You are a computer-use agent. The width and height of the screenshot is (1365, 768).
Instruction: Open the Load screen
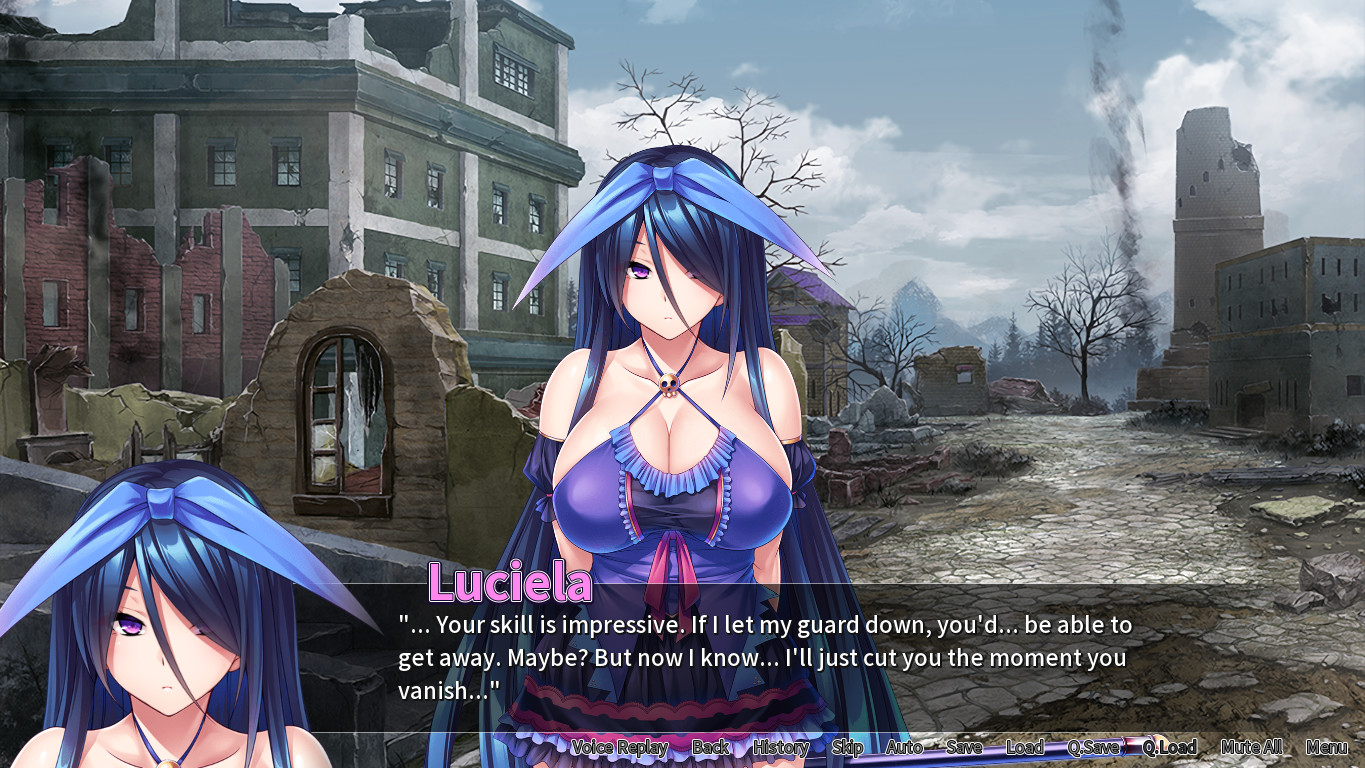(1025, 747)
